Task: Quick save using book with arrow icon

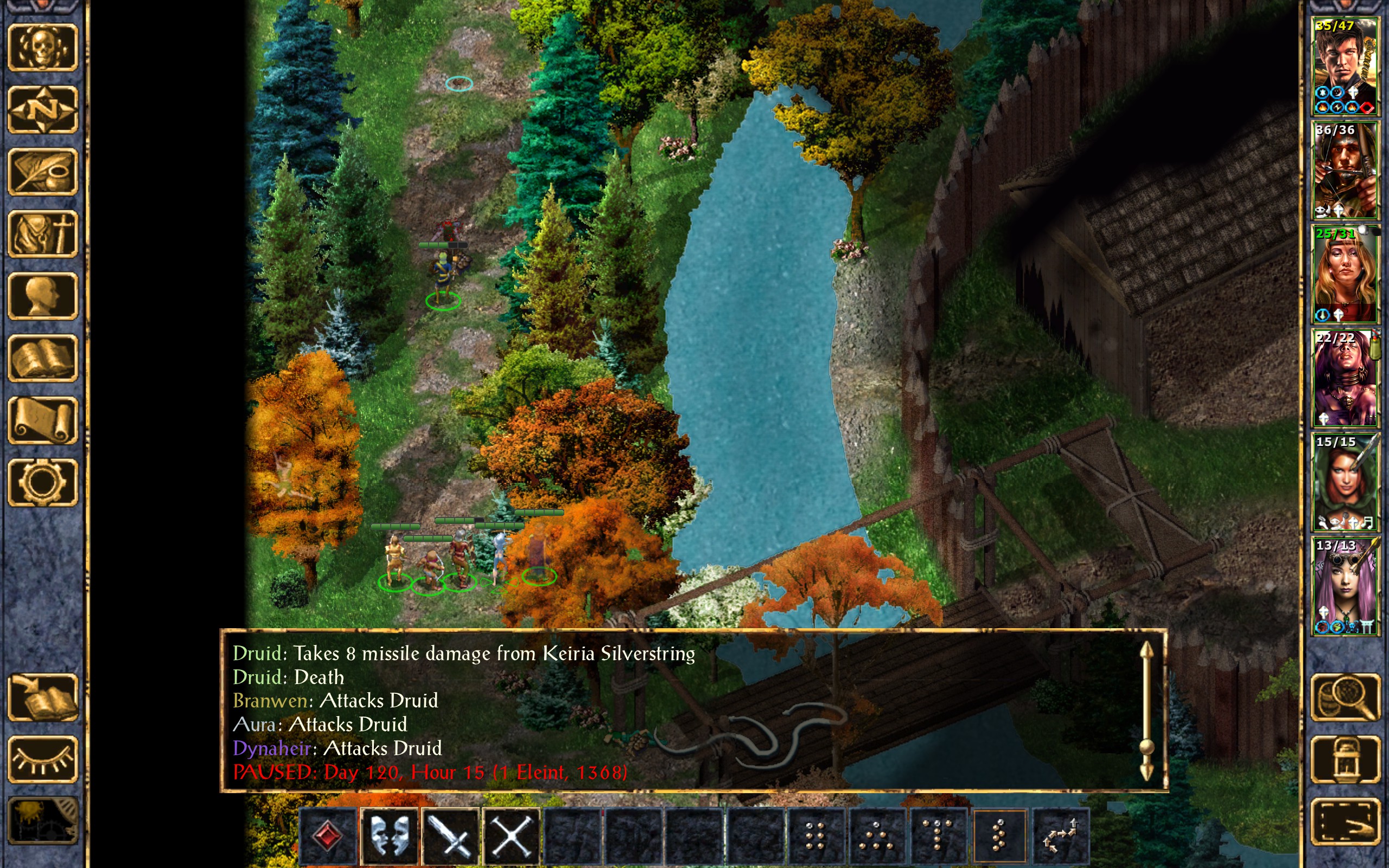Action: click(42, 697)
